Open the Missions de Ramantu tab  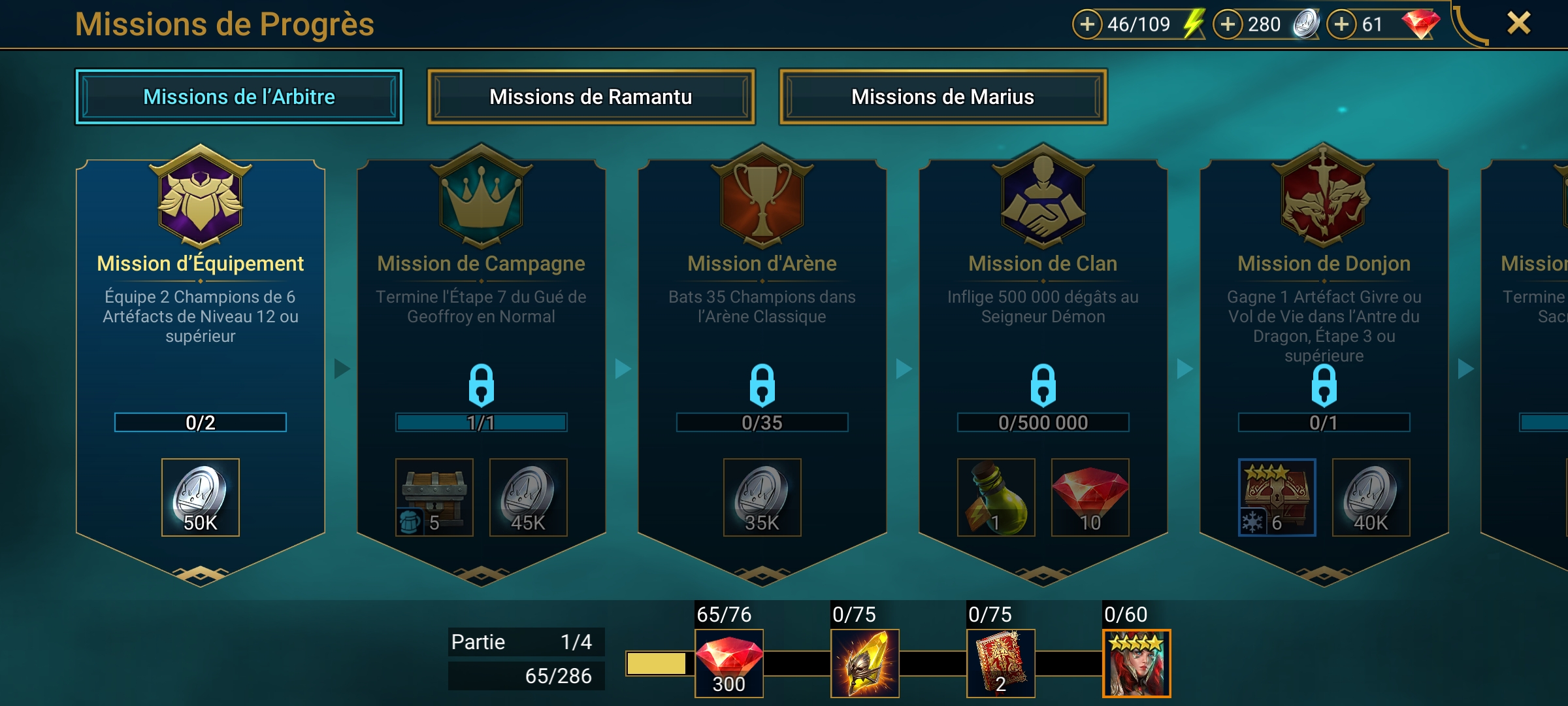click(x=591, y=97)
